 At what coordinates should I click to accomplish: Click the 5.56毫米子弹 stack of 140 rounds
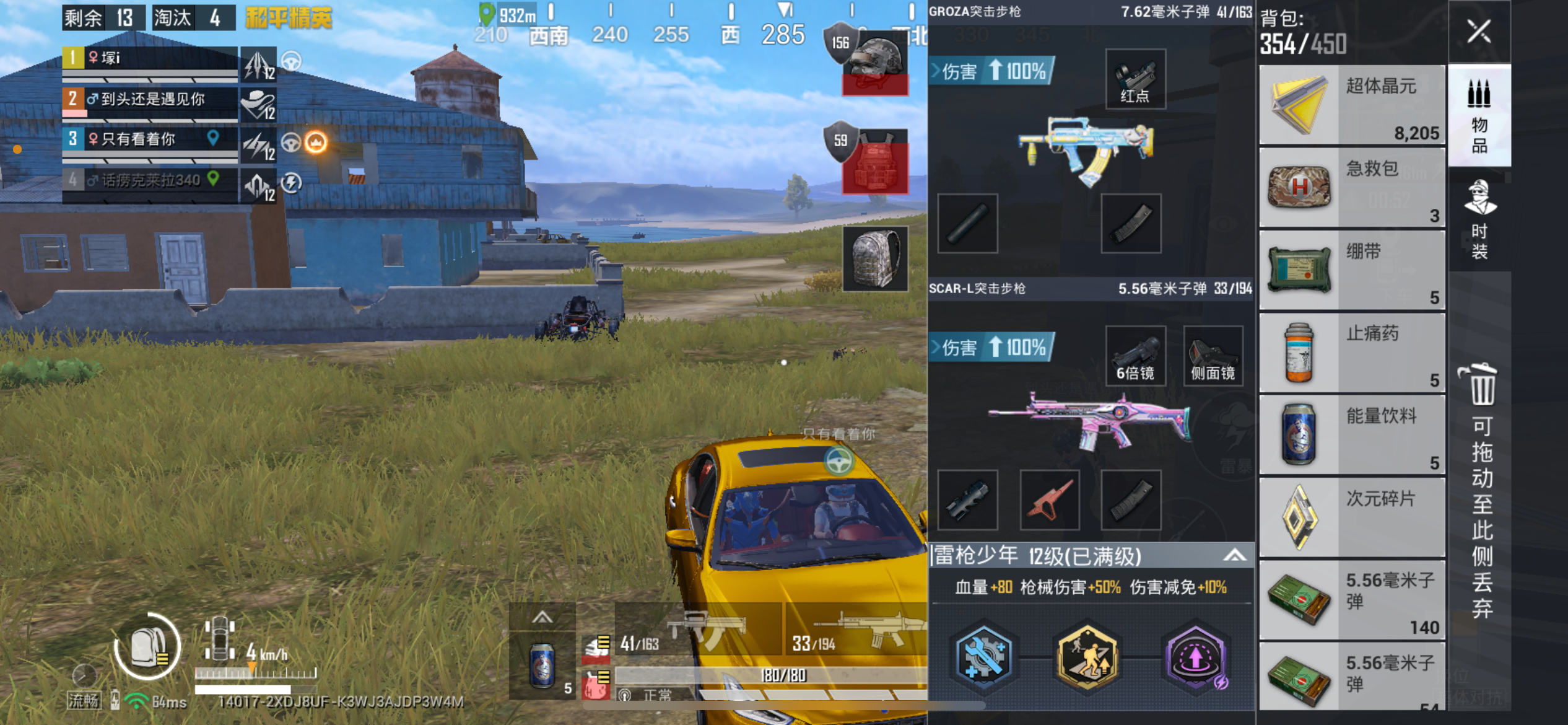(x=1352, y=599)
